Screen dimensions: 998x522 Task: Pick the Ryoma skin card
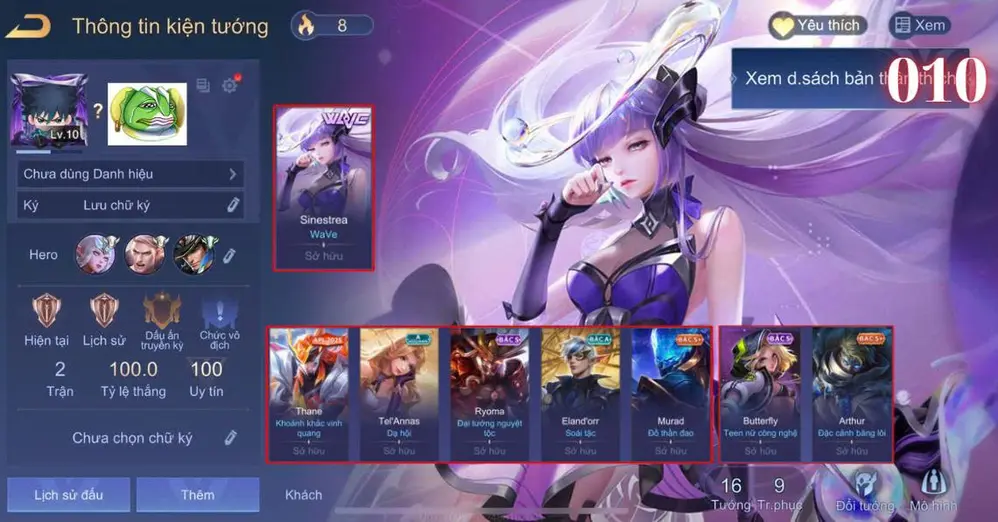[x=490, y=394]
